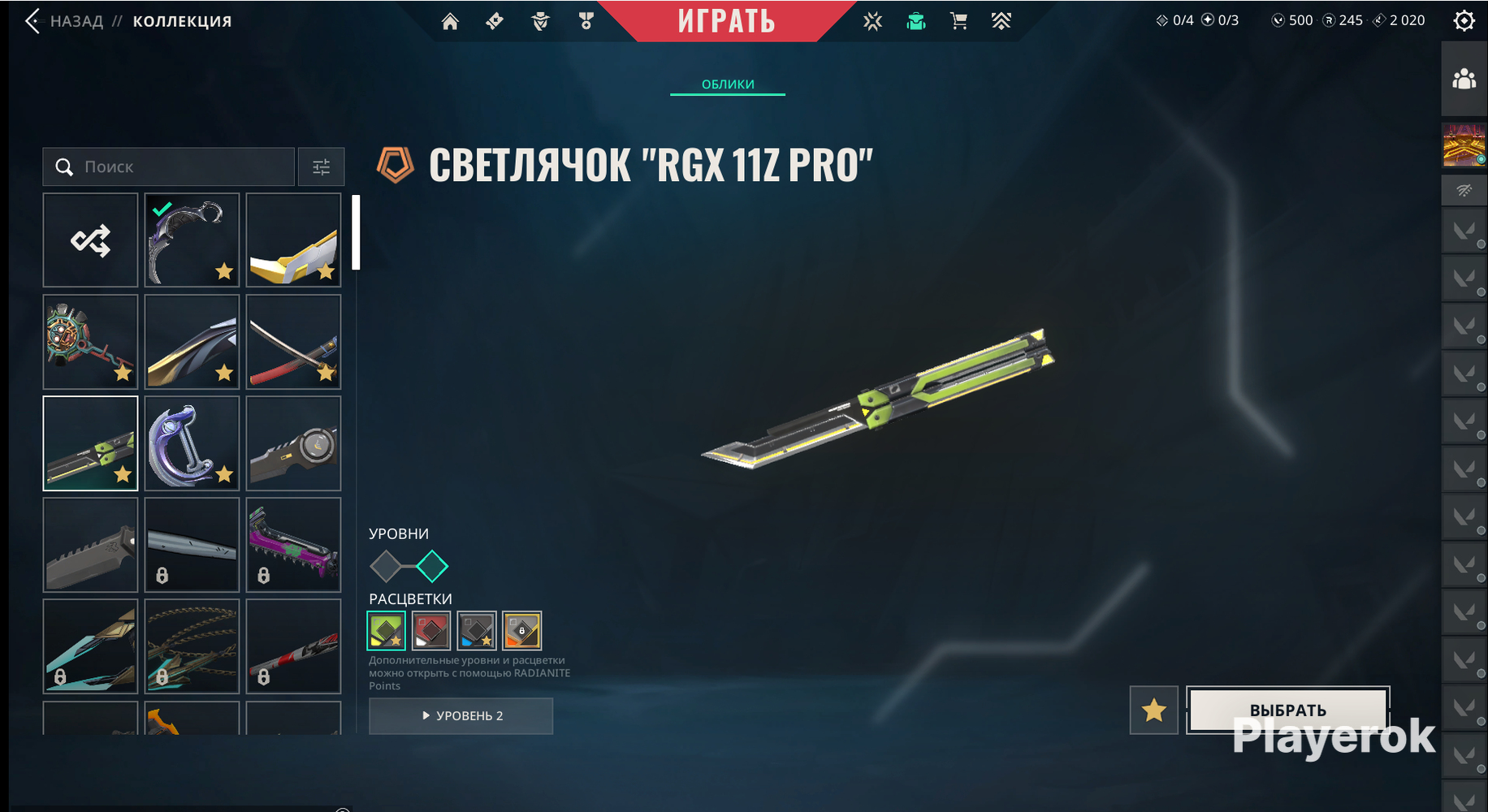Pick the purple chainsaw melee skin
The image size is (1488, 812).
tap(293, 545)
